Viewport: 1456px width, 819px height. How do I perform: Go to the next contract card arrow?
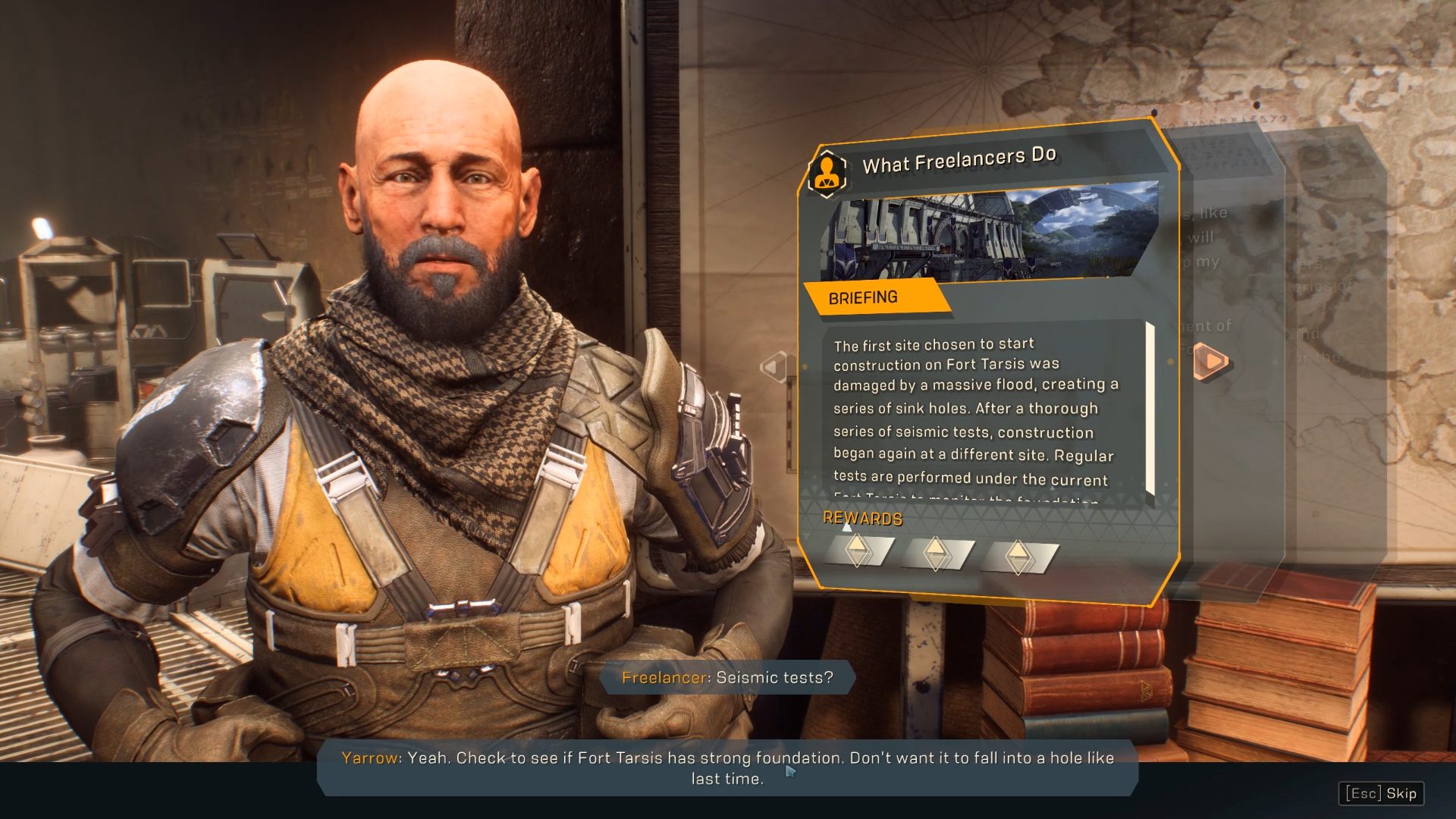[x=1211, y=361]
